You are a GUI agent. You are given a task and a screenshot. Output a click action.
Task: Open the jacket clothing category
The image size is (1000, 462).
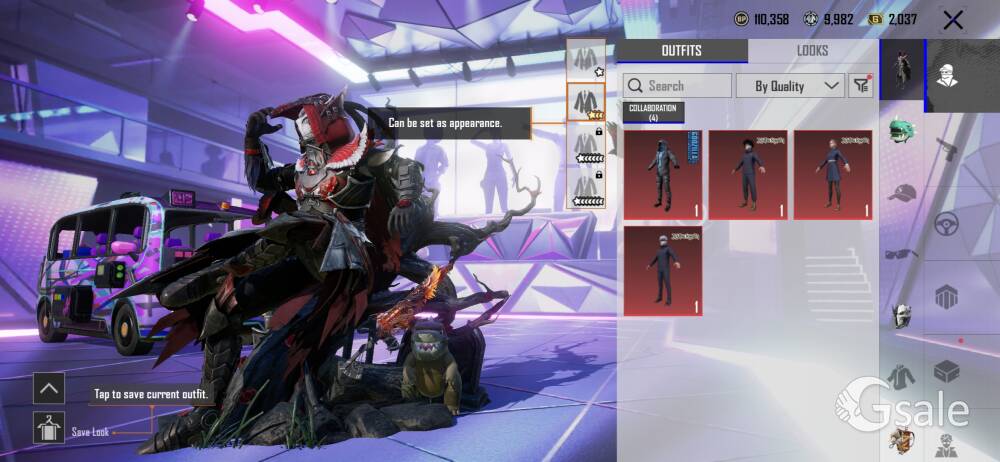pos(902,377)
